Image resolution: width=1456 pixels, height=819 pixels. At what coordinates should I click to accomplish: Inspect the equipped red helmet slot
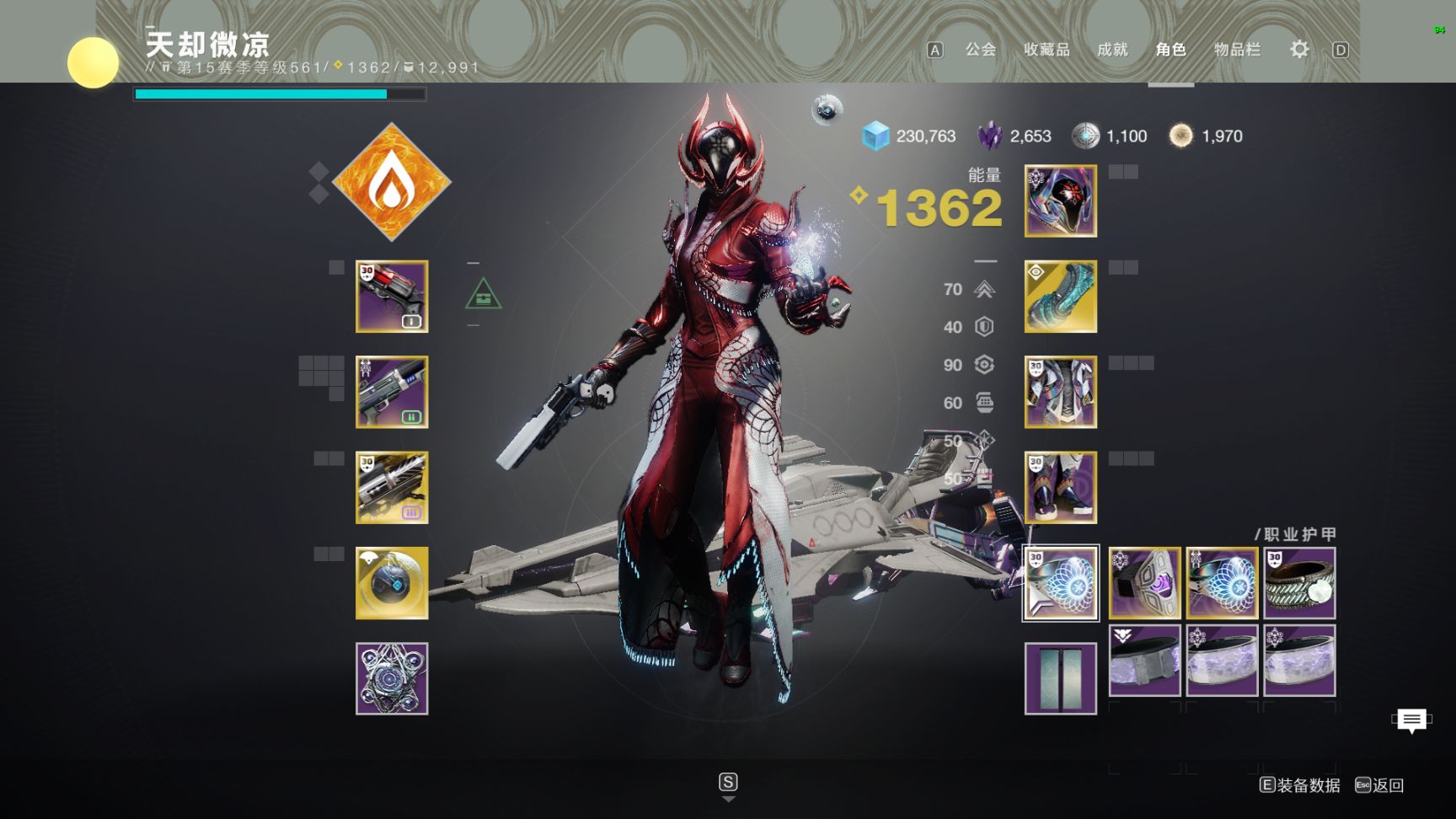coord(1061,201)
